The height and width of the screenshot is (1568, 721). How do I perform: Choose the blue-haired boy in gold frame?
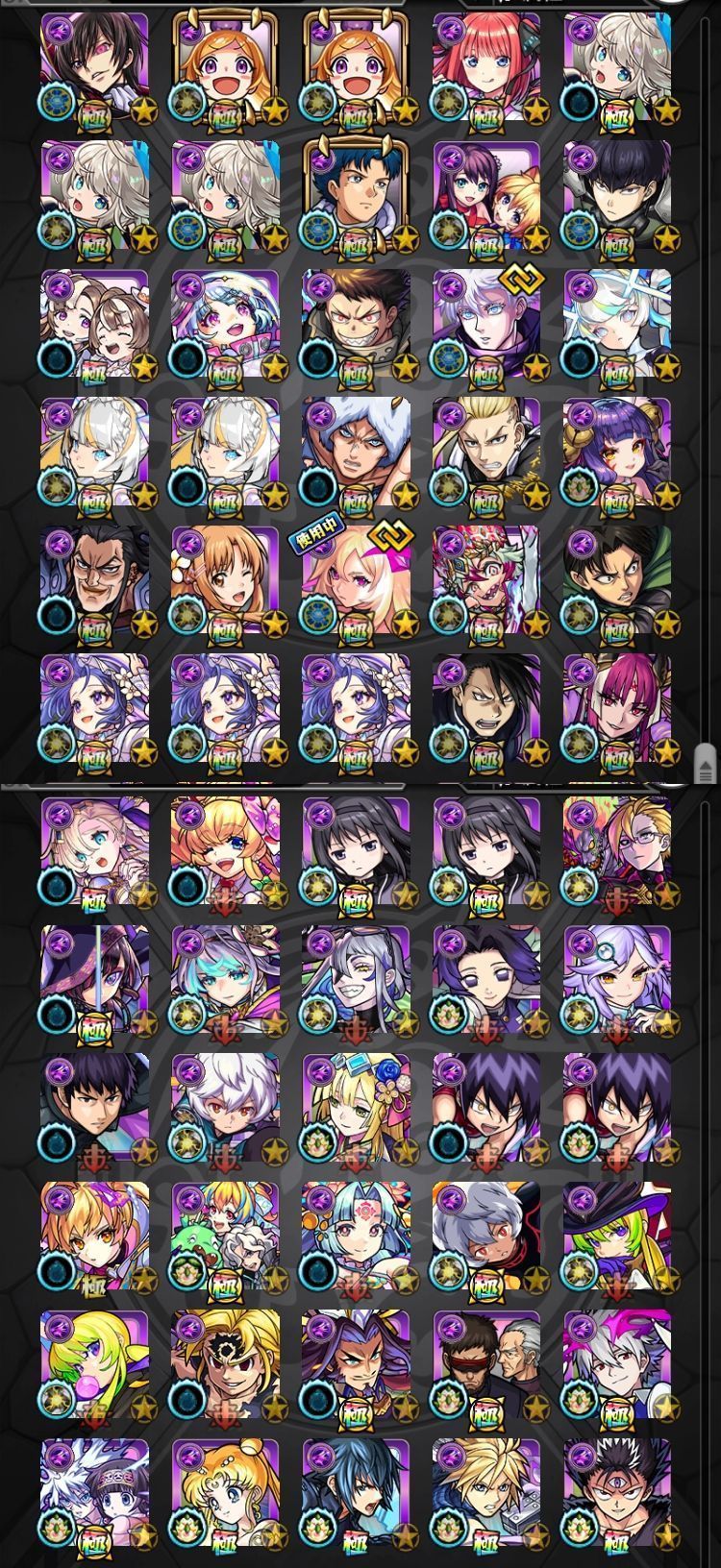[x=356, y=195]
